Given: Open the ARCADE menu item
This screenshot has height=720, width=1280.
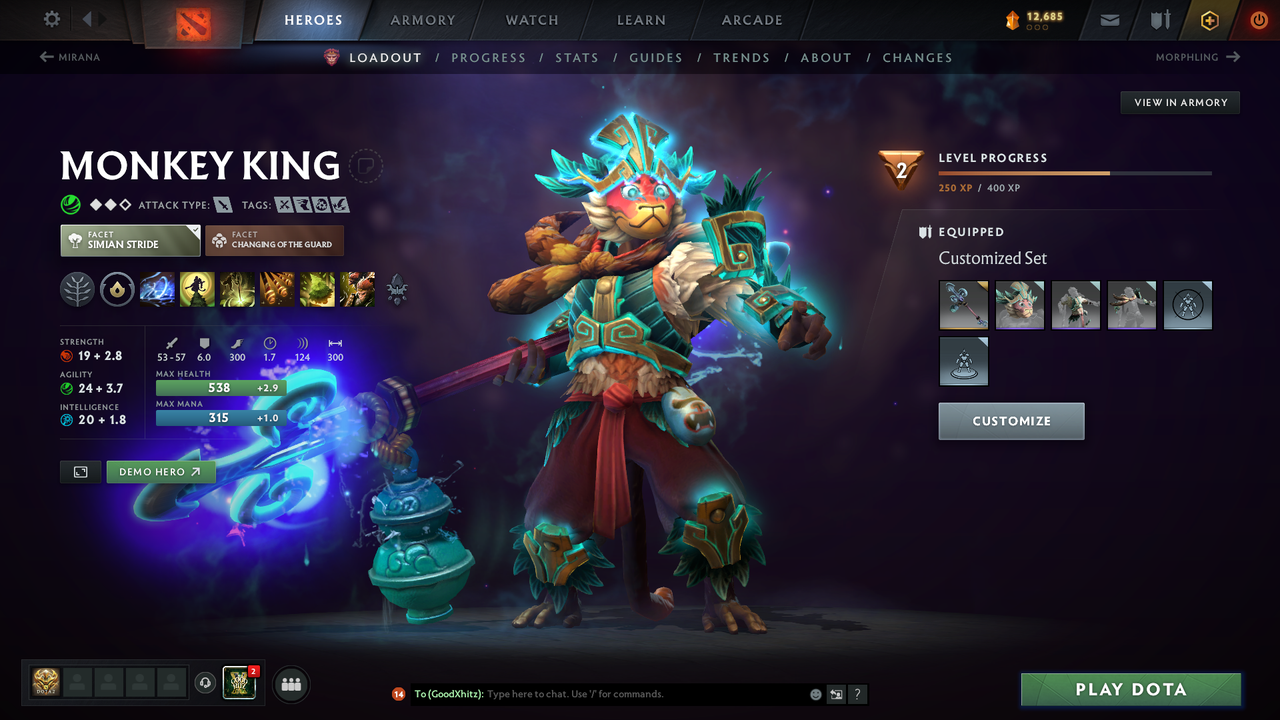Looking at the screenshot, I should pos(751,20).
